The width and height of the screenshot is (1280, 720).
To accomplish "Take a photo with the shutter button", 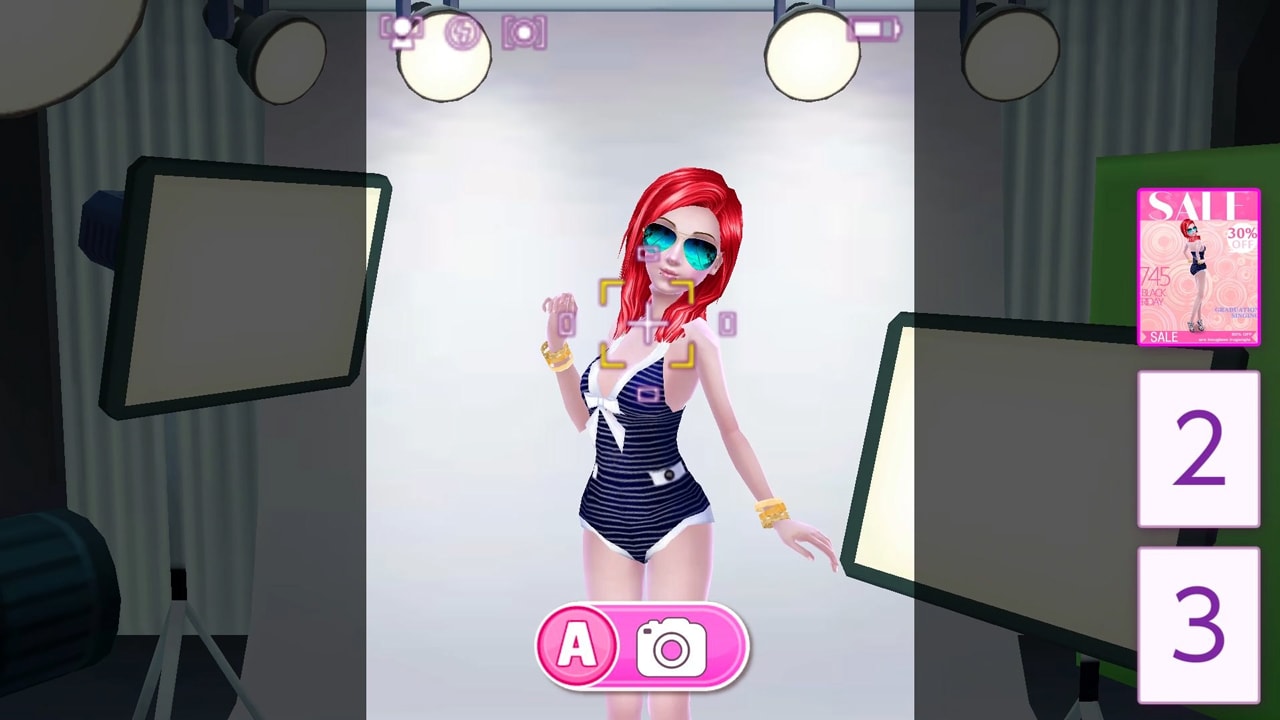I will click(674, 647).
